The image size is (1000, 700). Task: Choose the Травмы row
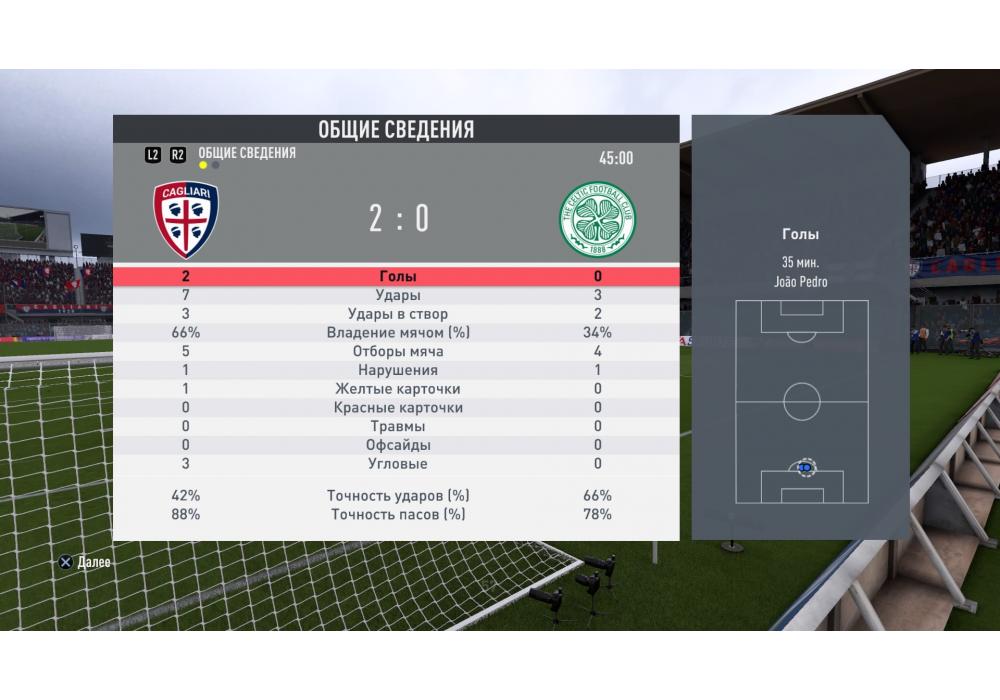(x=397, y=427)
